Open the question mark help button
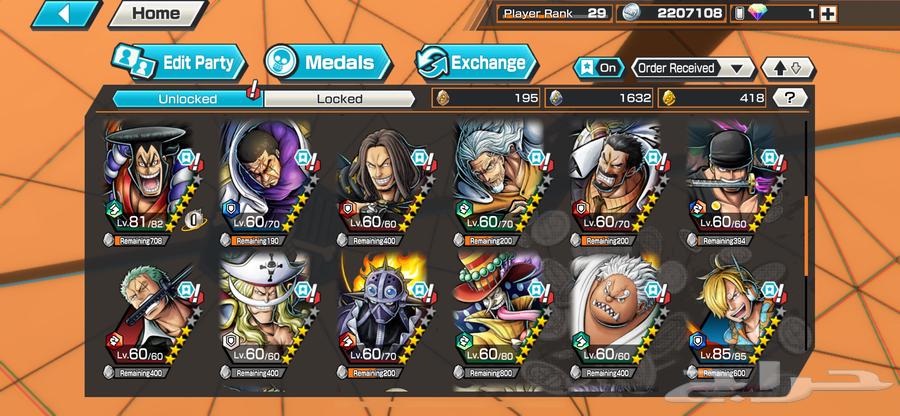The width and height of the screenshot is (900, 416). (791, 98)
